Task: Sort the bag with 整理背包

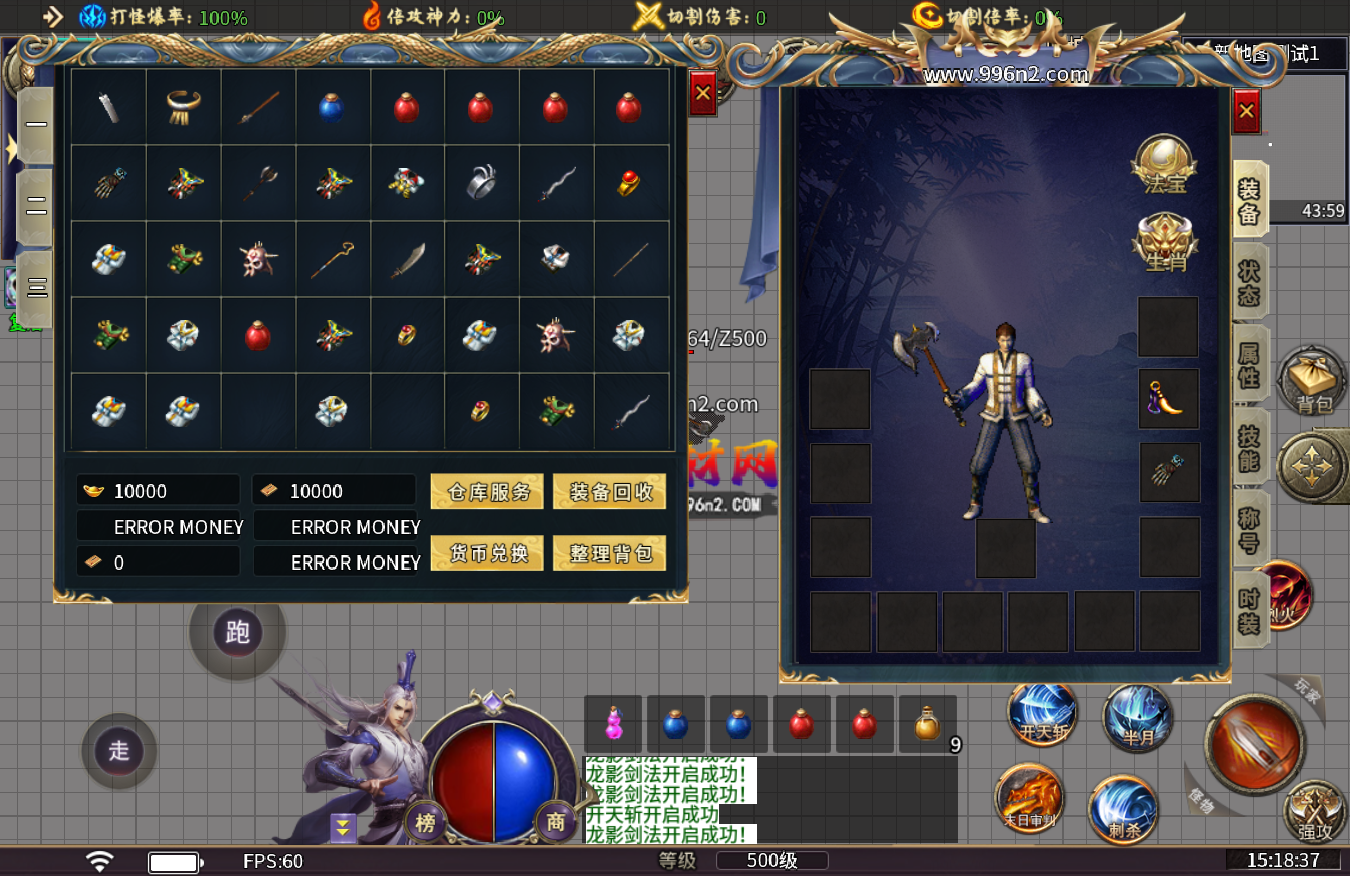Action: (609, 553)
